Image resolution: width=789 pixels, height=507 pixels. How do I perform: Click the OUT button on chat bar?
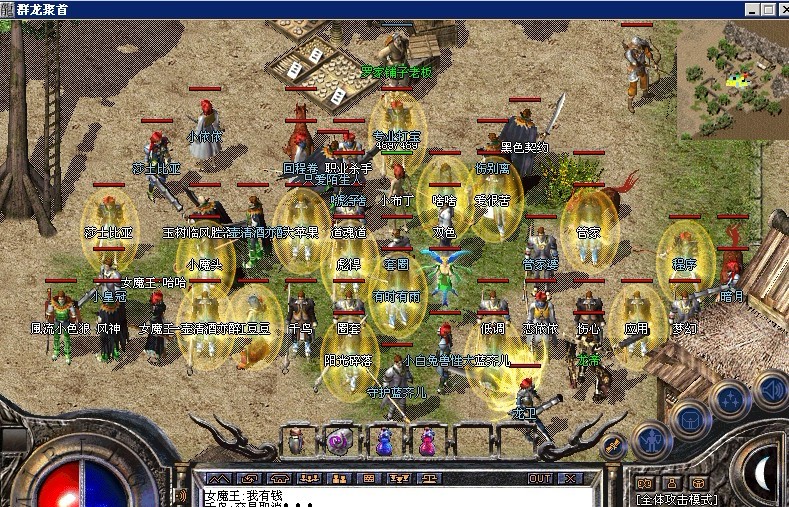click(541, 478)
